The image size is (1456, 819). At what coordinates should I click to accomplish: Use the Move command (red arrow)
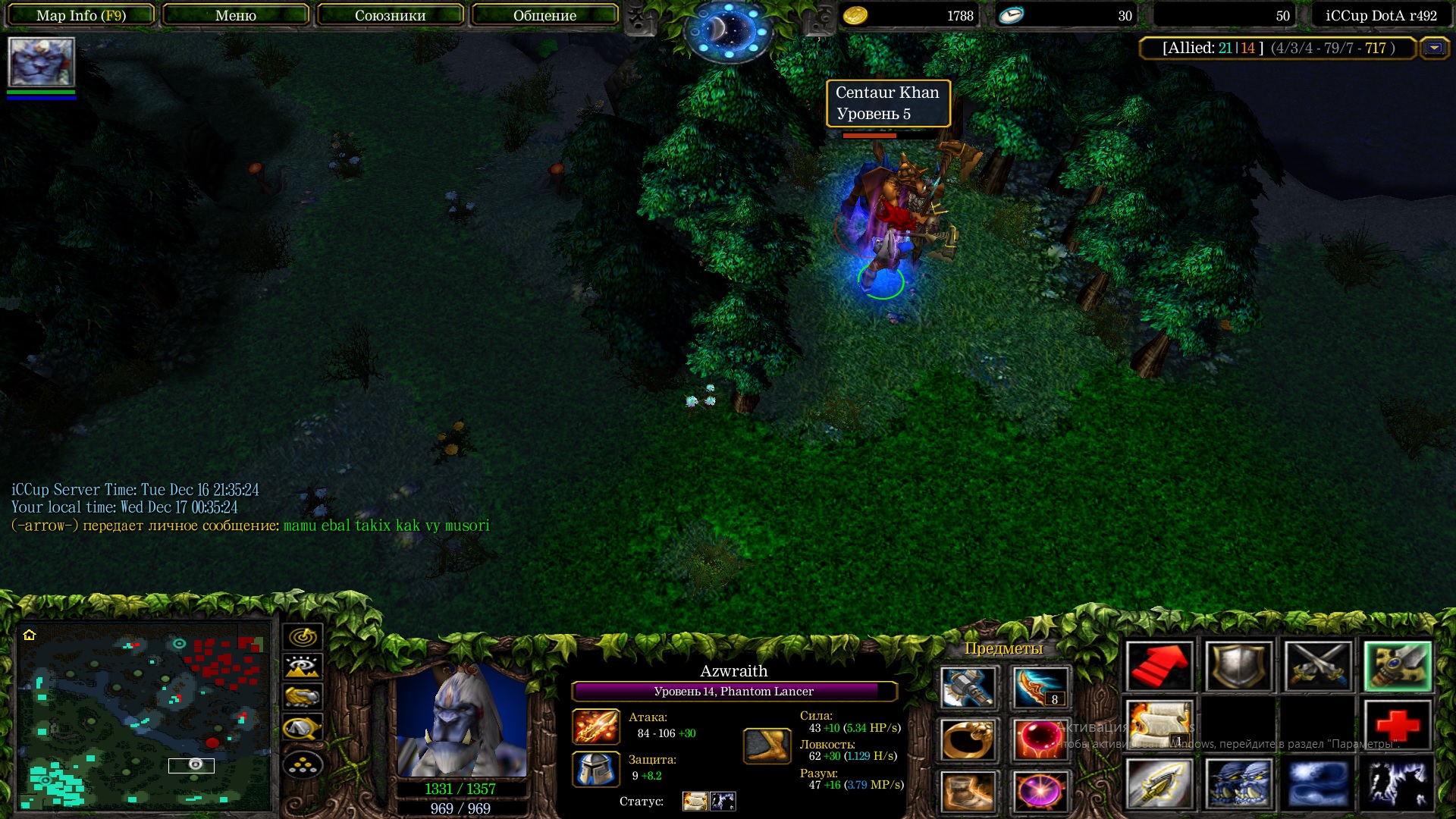coord(1159,667)
